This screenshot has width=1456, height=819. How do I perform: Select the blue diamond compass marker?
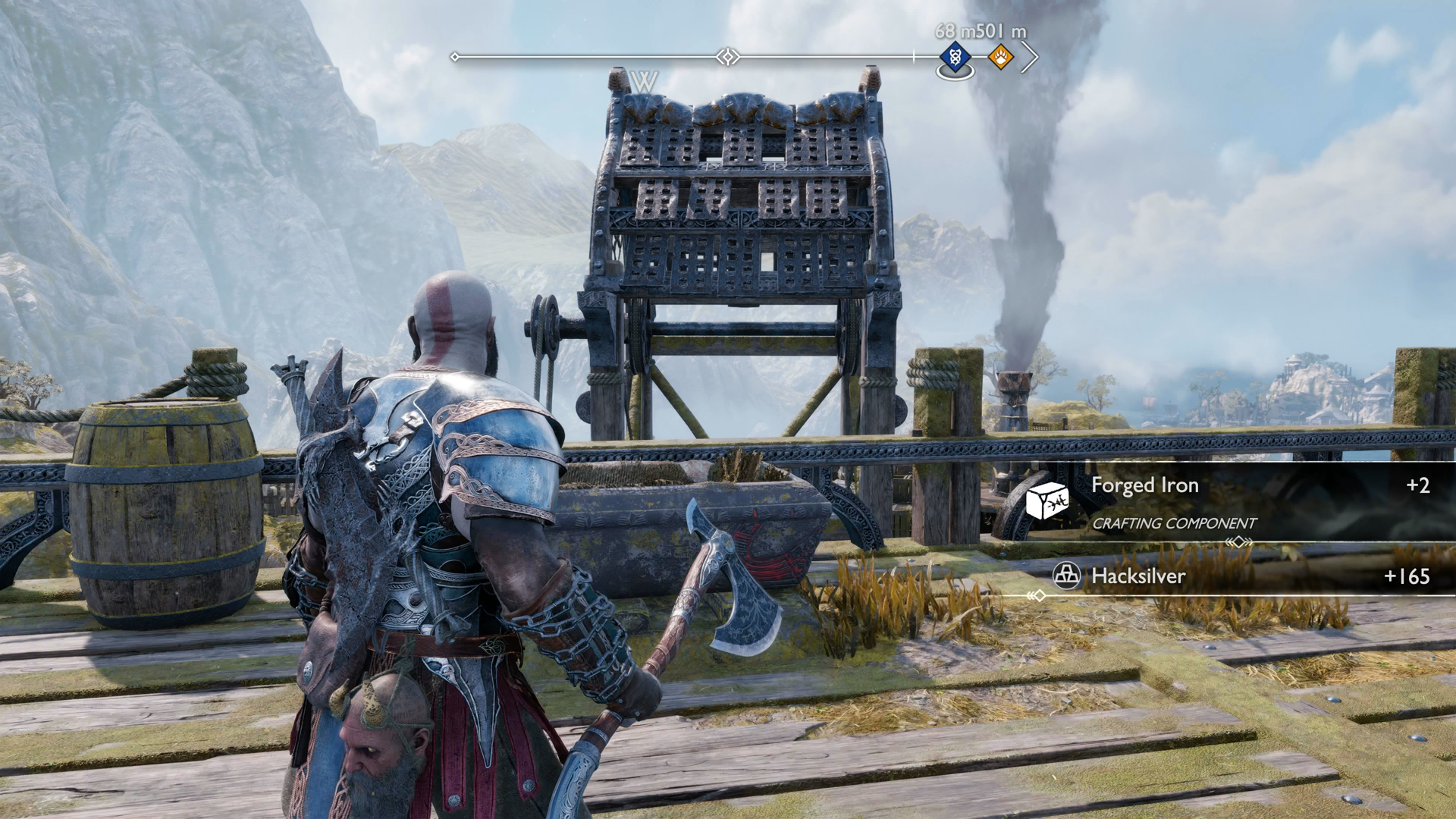coord(955,56)
